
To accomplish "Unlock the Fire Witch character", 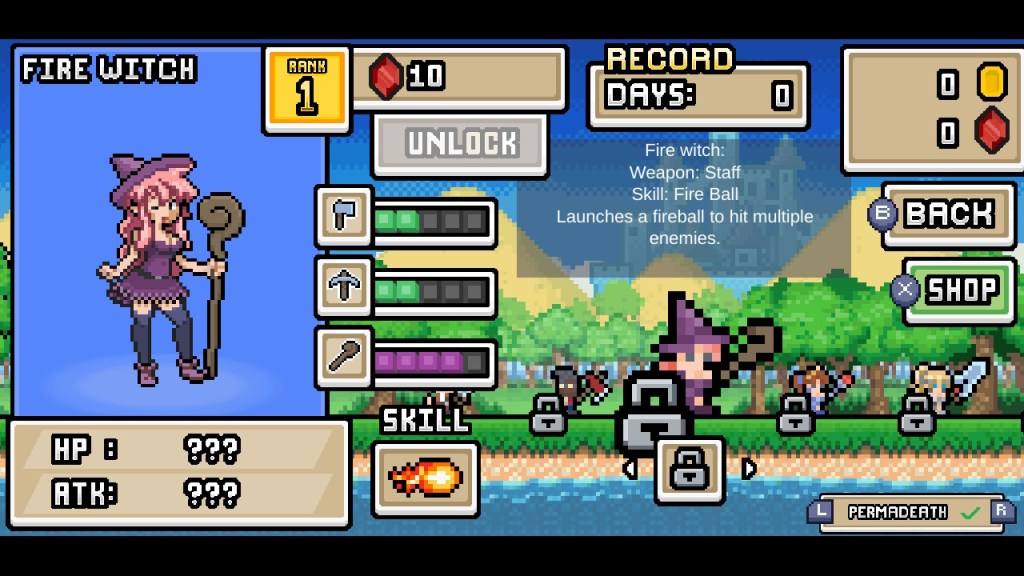I will tap(460, 144).
